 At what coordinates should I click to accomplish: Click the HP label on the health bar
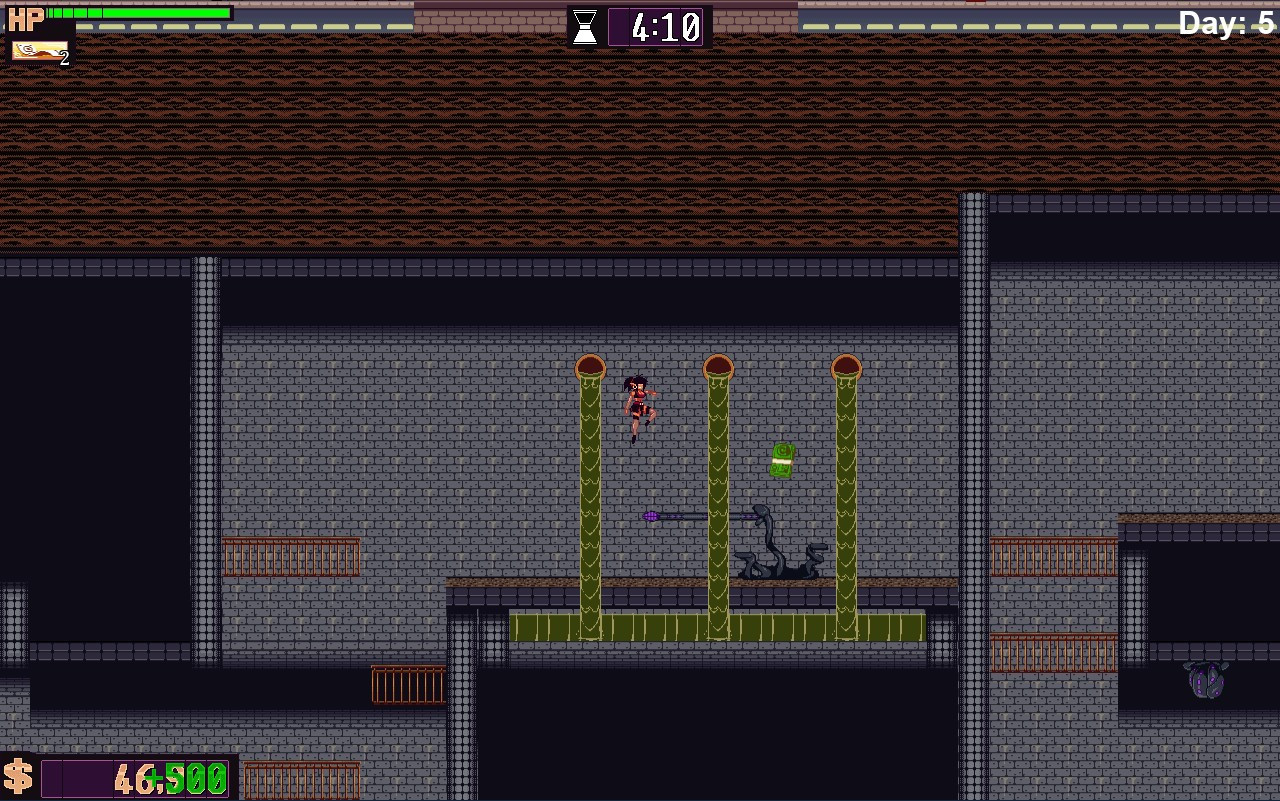(25, 17)
